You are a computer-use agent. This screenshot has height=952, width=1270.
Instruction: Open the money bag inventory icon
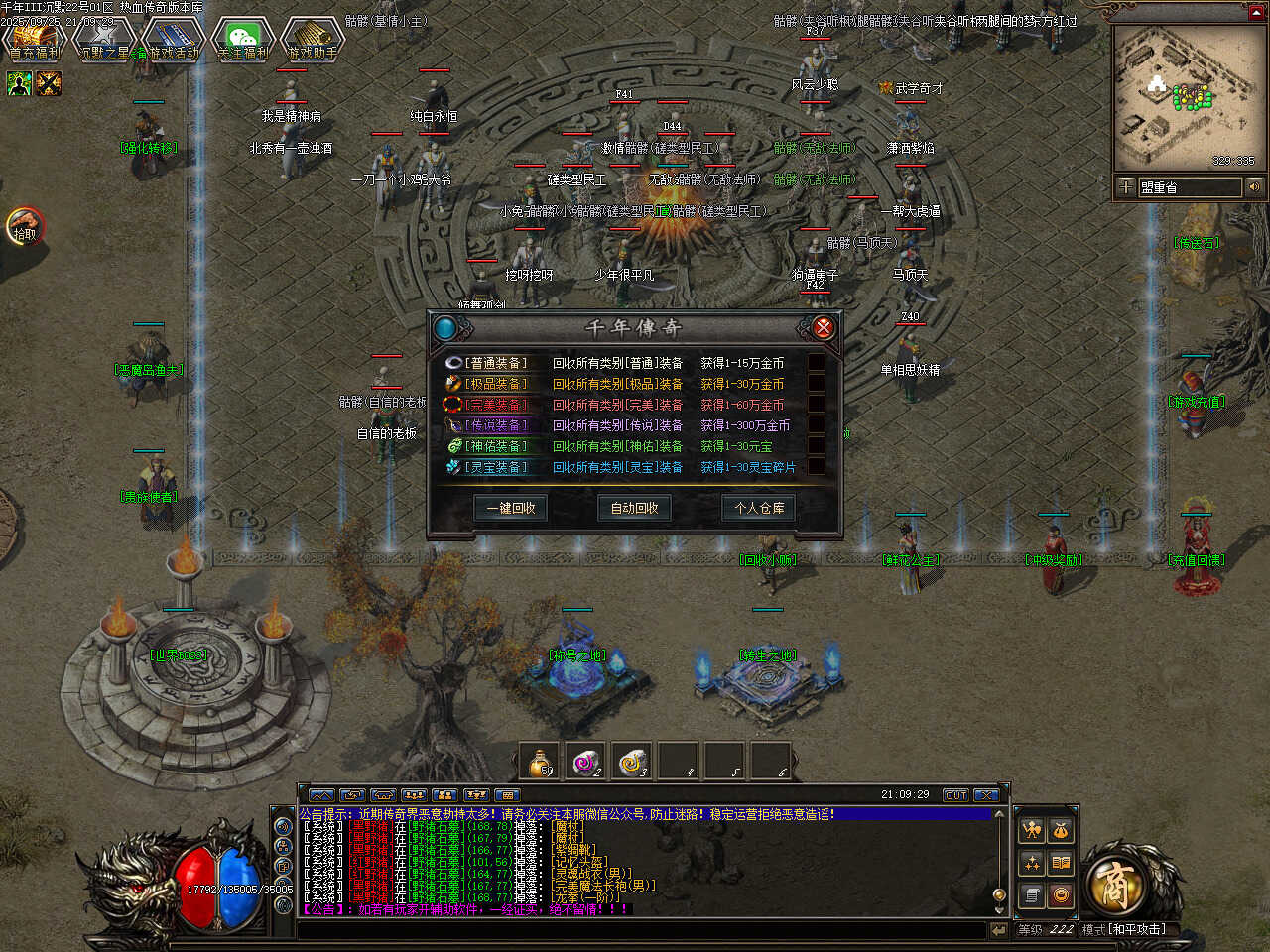(1061, 830)
